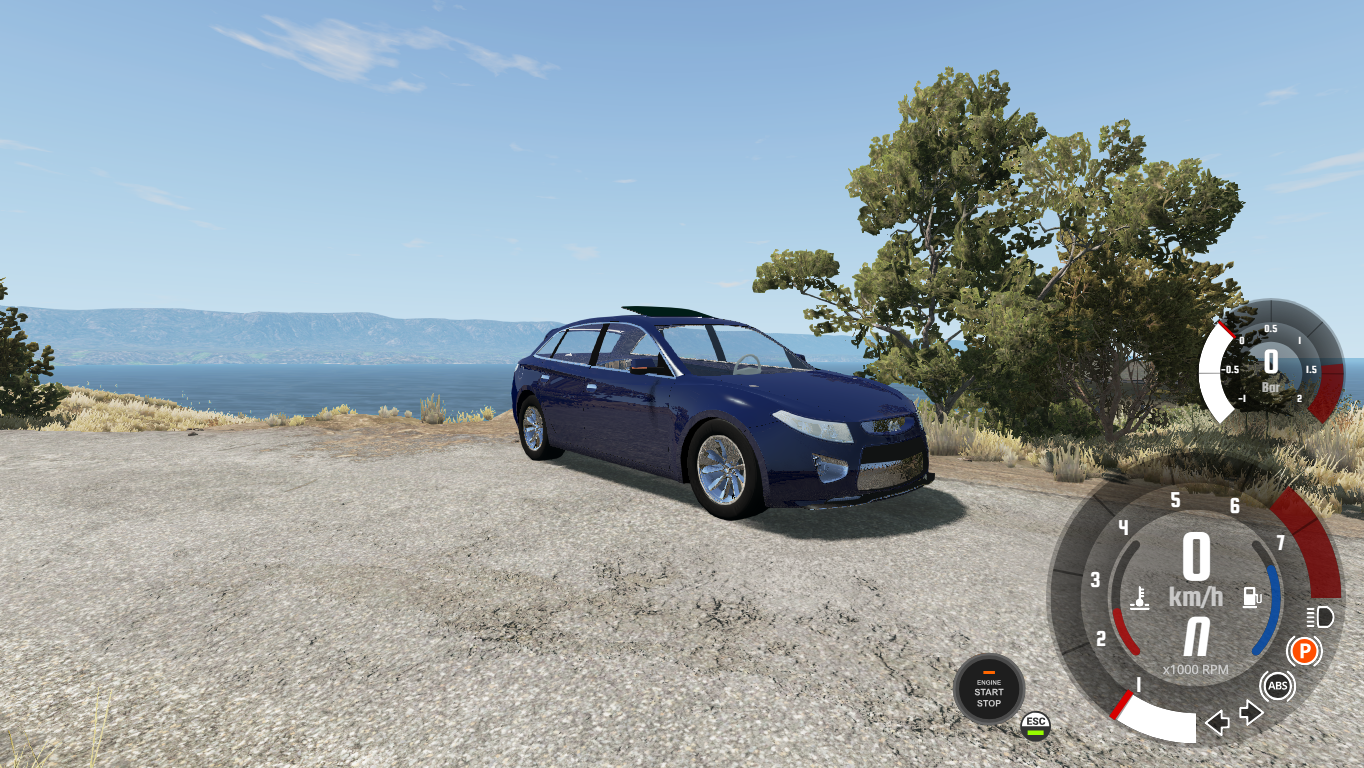Viewport: 1364px width, 768px height.
Task: Click the fuel pump icon
Action: coord(1251,596)
